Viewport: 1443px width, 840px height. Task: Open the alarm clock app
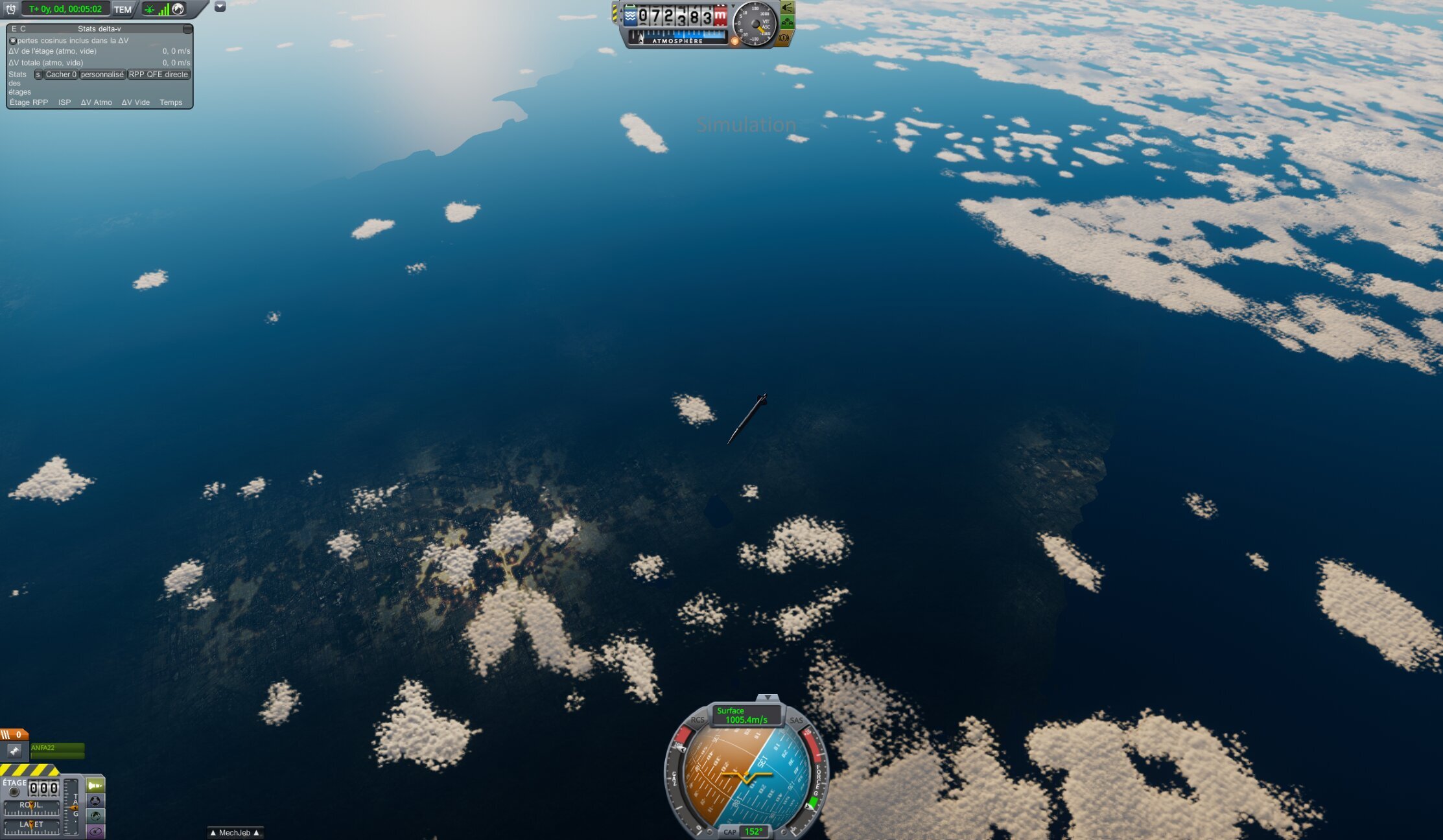coord(10,10)
